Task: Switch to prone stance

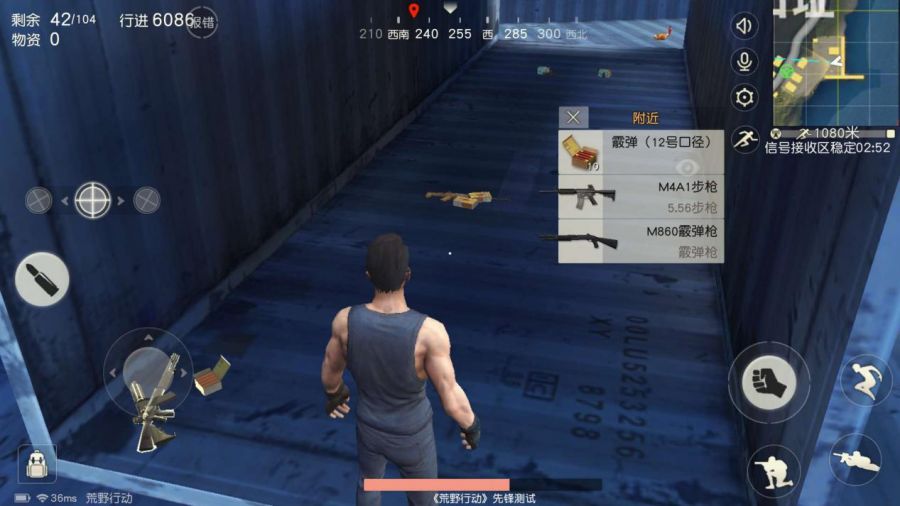Action: coord(856,460)
